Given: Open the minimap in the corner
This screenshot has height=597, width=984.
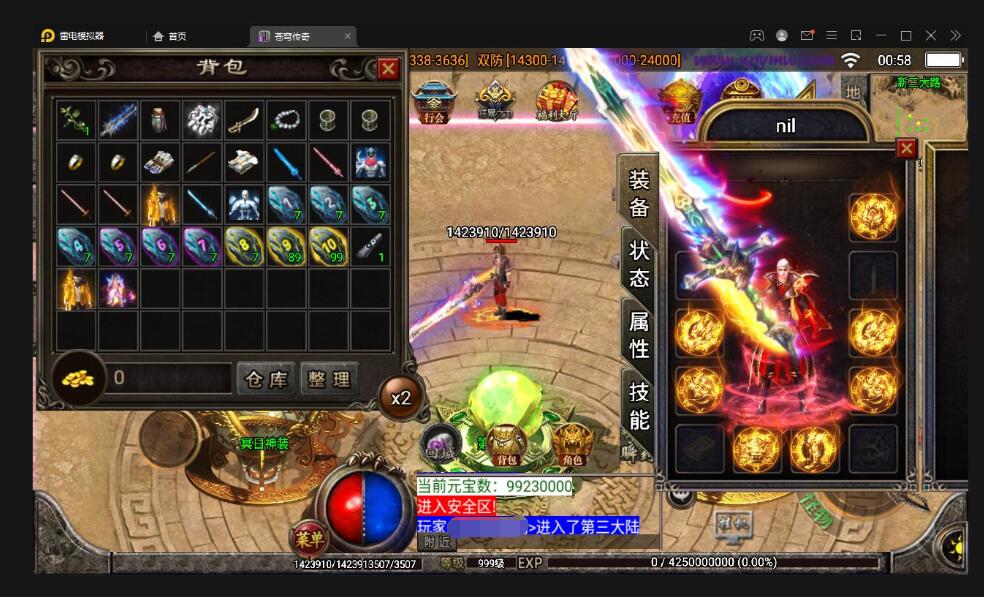Looking at the screenshot, I should pos(919,102).
